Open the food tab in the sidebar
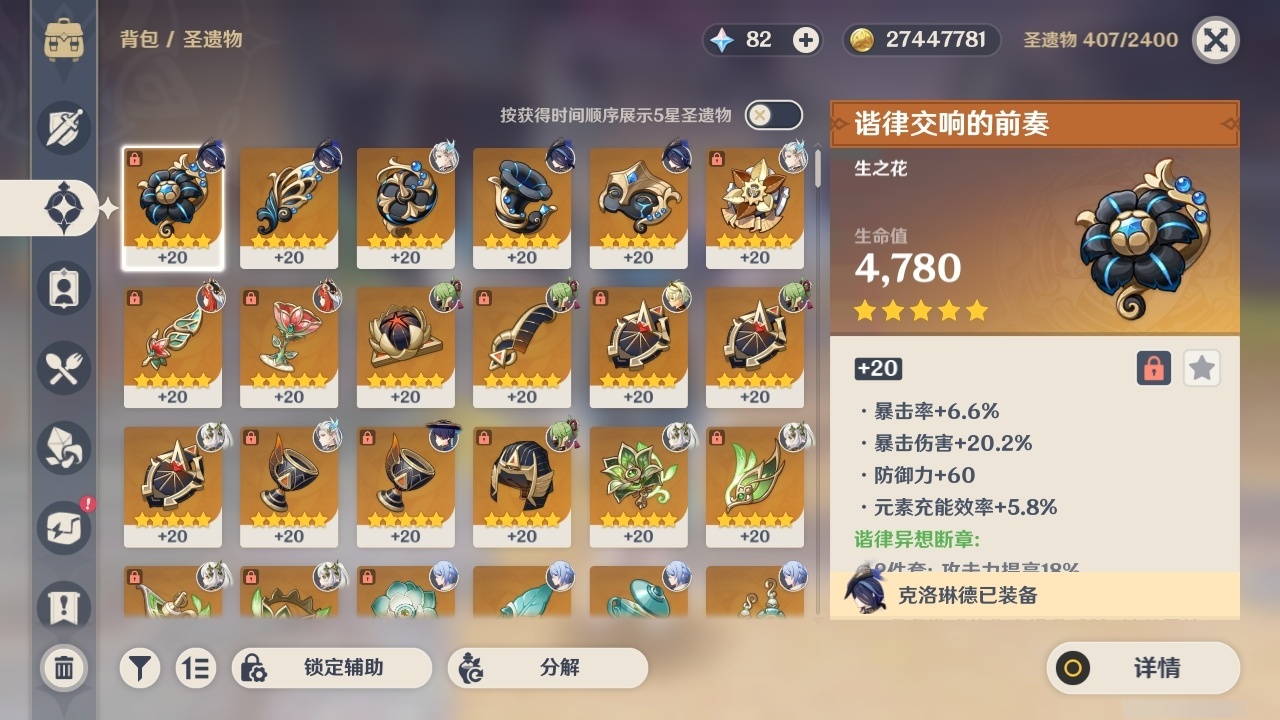 pyautogui.click(x=63, y=367)
